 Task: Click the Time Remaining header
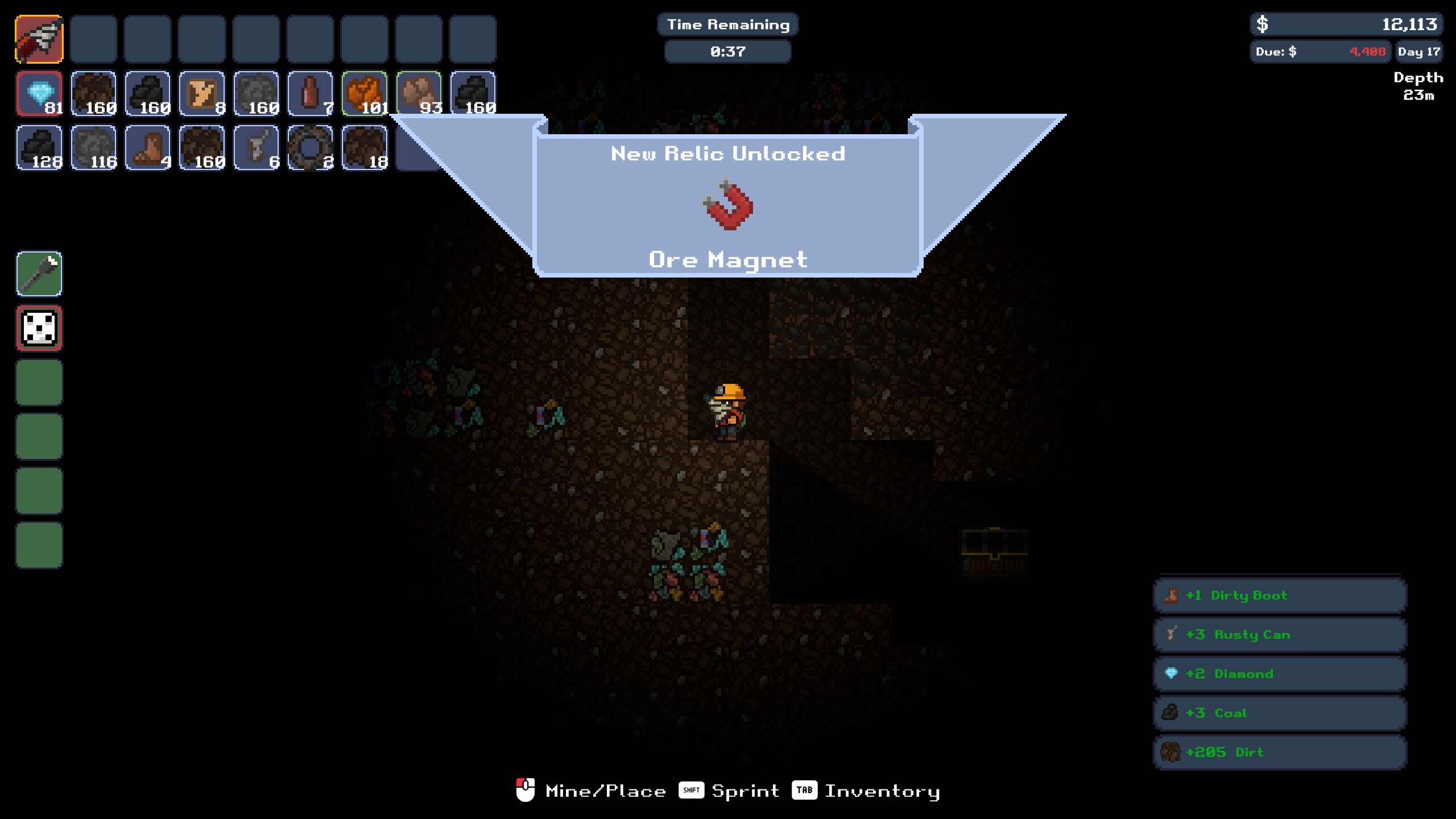pos(728,24)
